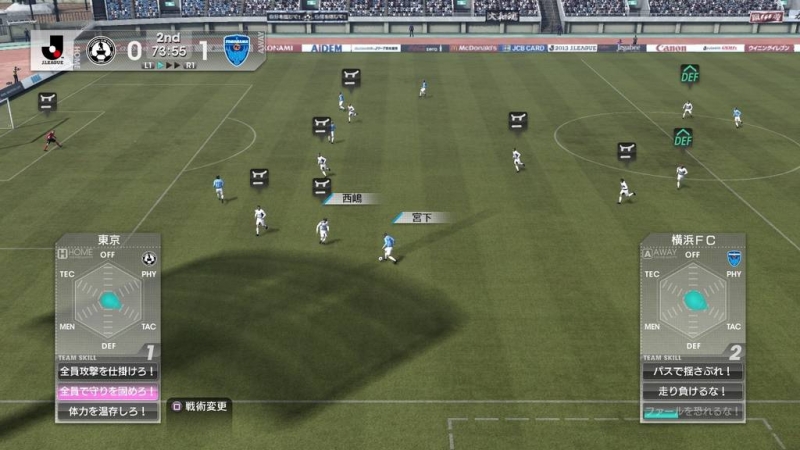Choose the ファールを恐れるな！ skill entry
The height and width of the screenshot is (450, 800).
(692, 411)
